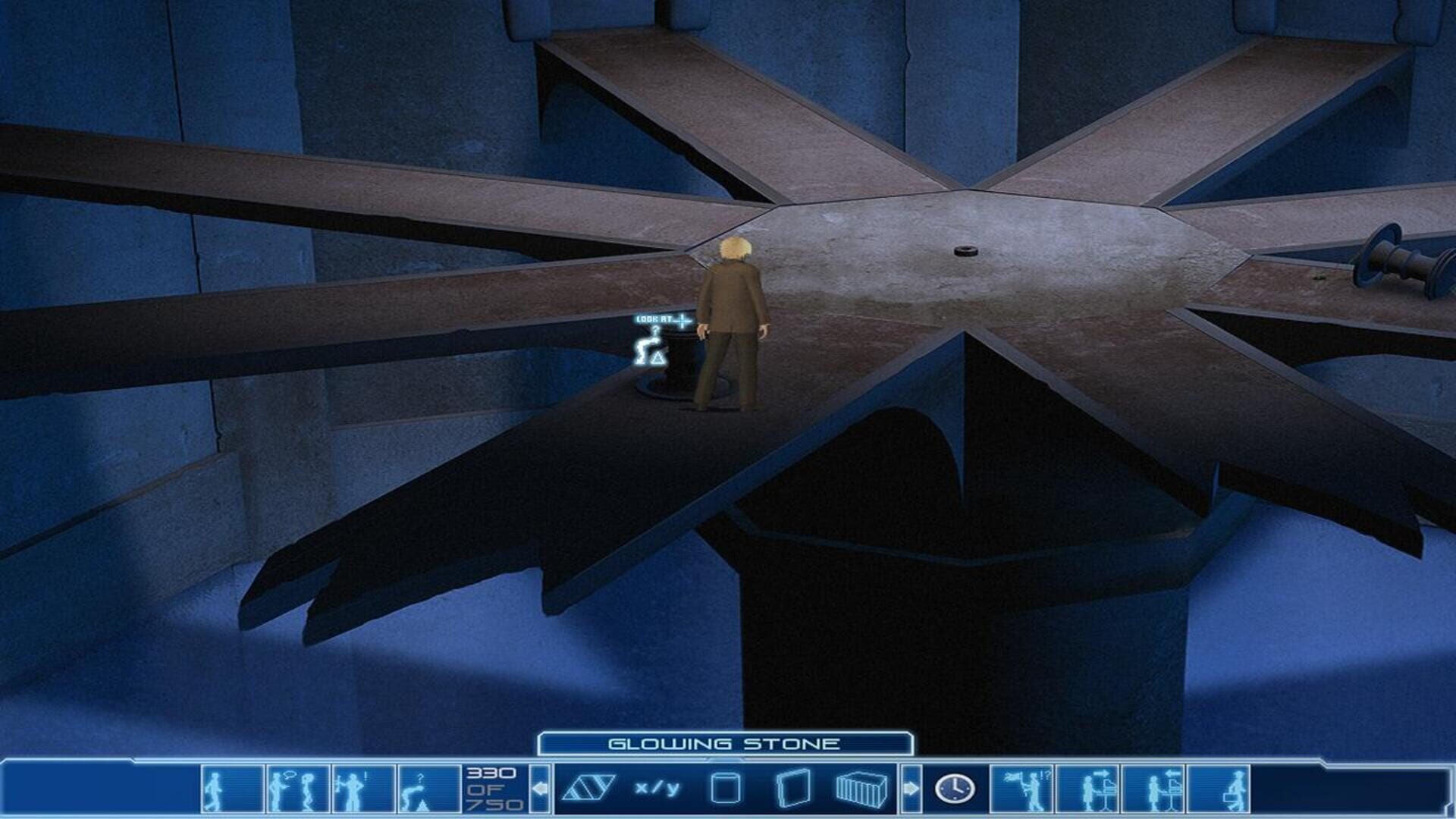Open the clock icon
Image resolution: width=1456 pixels, height=819 pixels.
click(955, 789)
